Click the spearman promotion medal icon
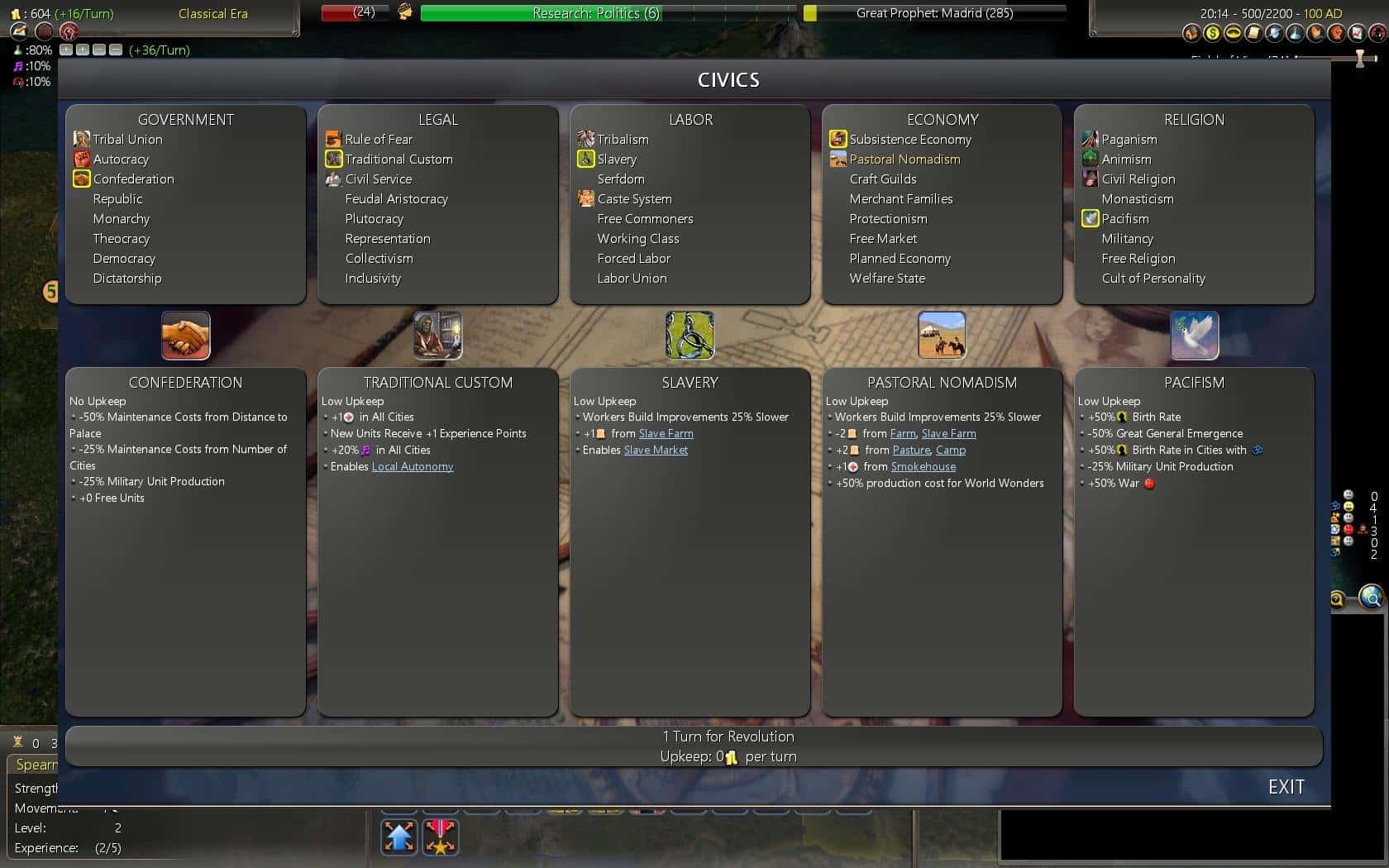The height and width of the screenshot is (868, 1389). [441, 837]
